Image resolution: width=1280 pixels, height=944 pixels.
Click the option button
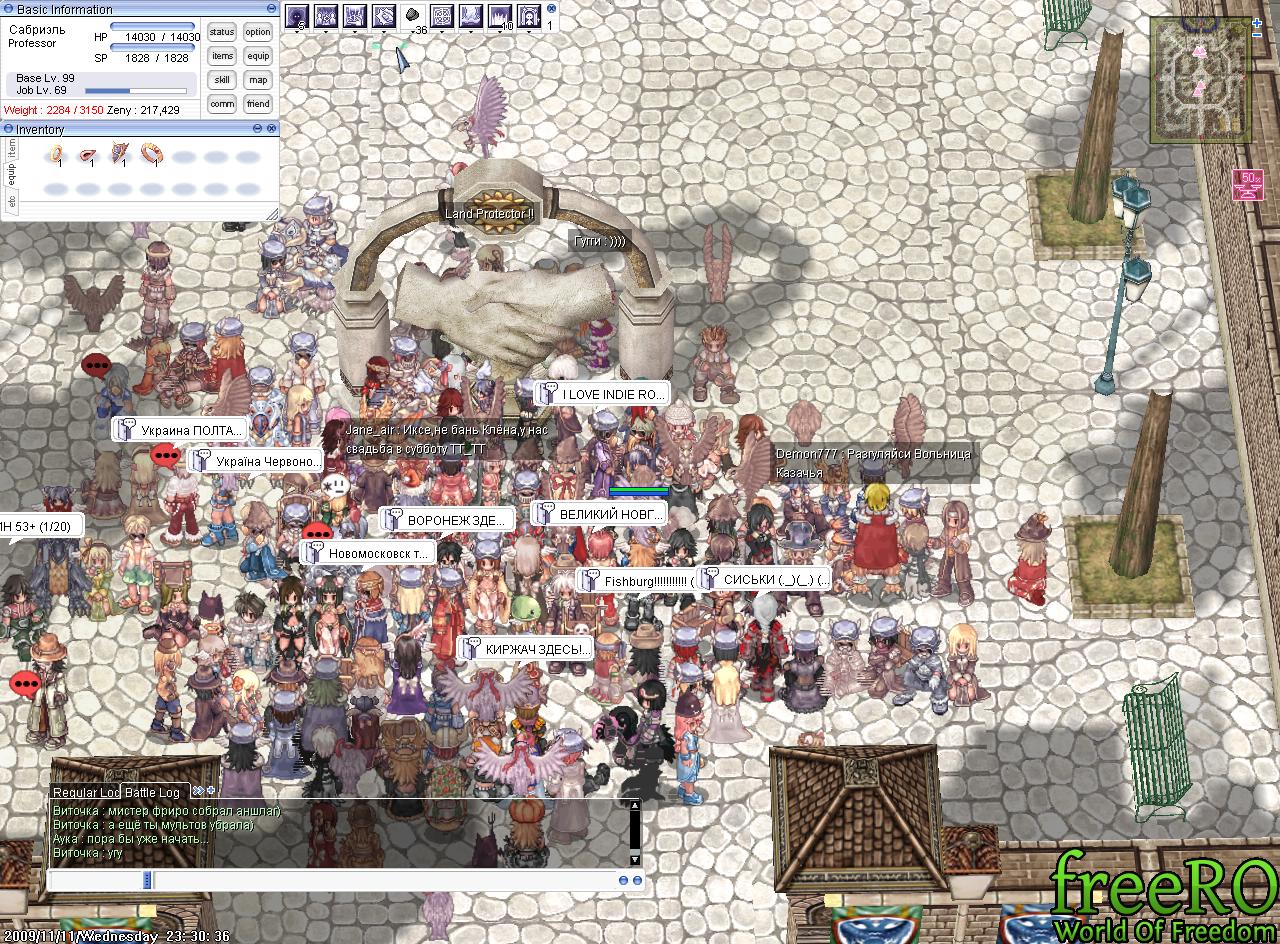[x=258, y=32]
